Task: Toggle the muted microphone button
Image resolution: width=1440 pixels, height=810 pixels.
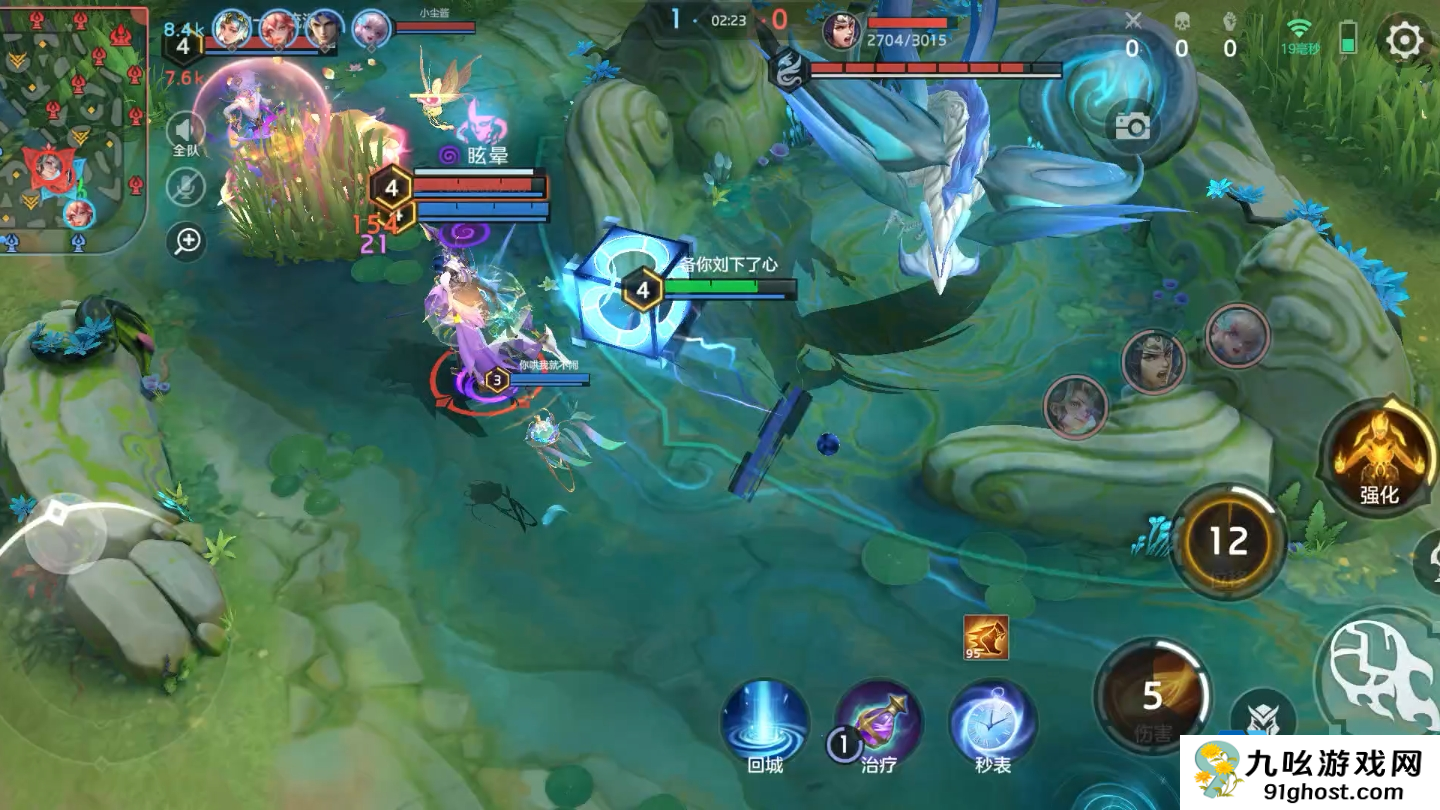Action: pyautogui.click(x=186, y=187)
